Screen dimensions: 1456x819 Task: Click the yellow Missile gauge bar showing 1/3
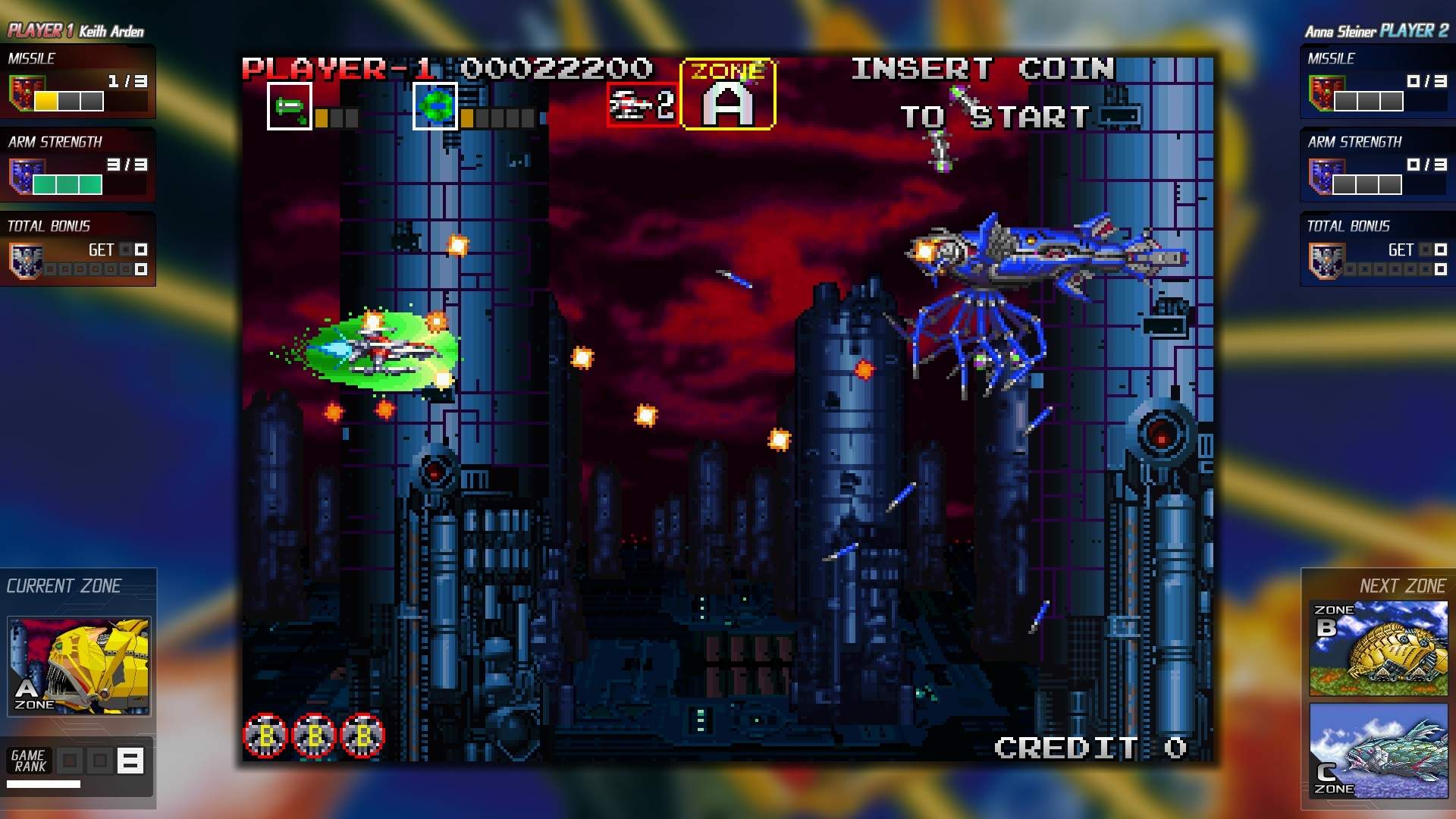point(45,99)
